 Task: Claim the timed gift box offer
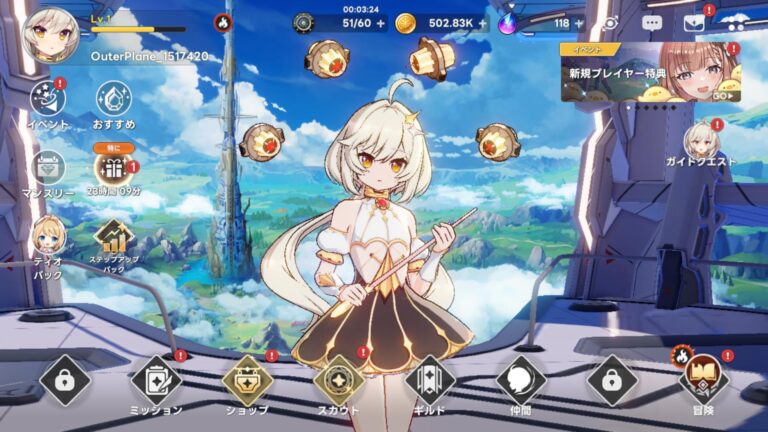(x=113, y=168)
